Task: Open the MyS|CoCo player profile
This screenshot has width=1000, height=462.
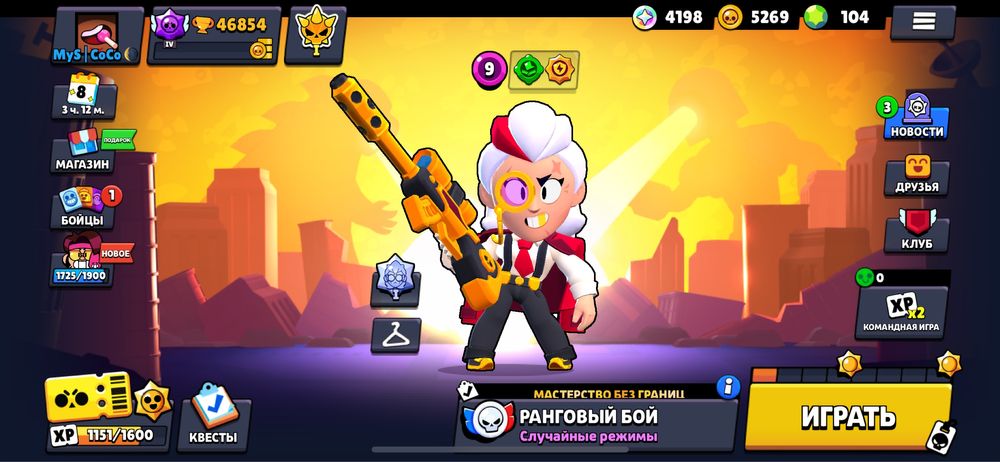Action: (x=99, y=36)
